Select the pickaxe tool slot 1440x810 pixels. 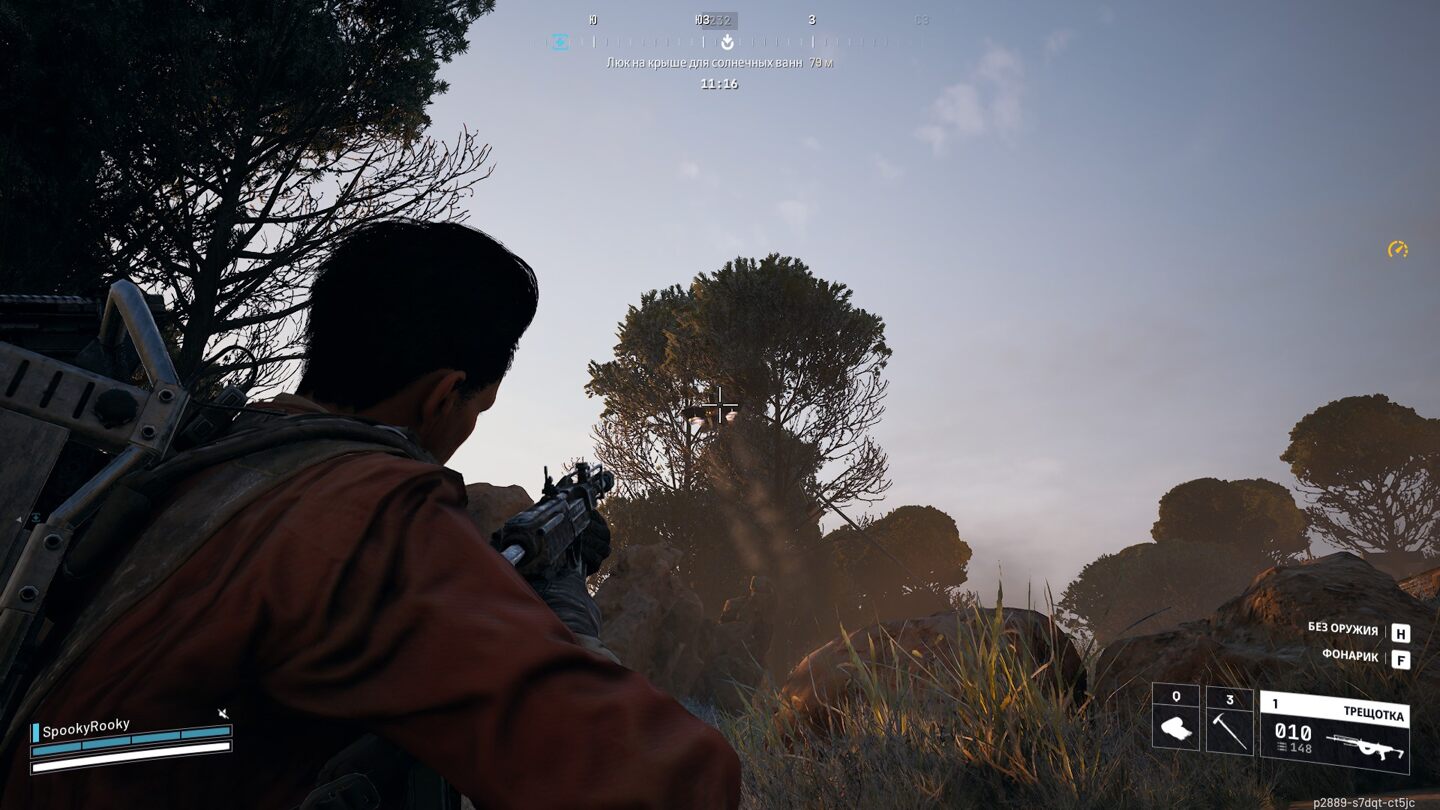[x=1229, y=720]
